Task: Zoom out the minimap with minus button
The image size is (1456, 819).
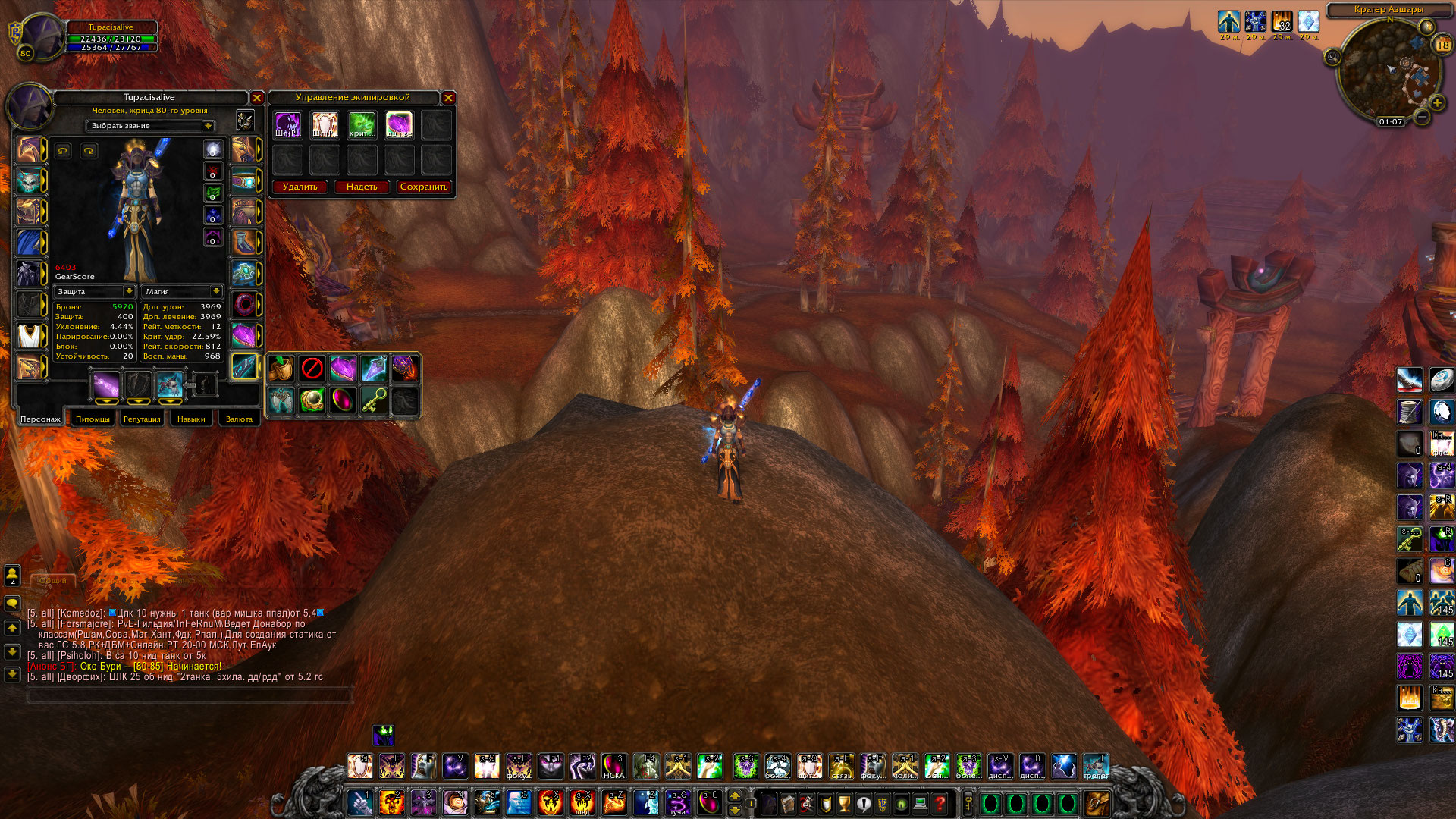Action: (x=1423, y=117)
